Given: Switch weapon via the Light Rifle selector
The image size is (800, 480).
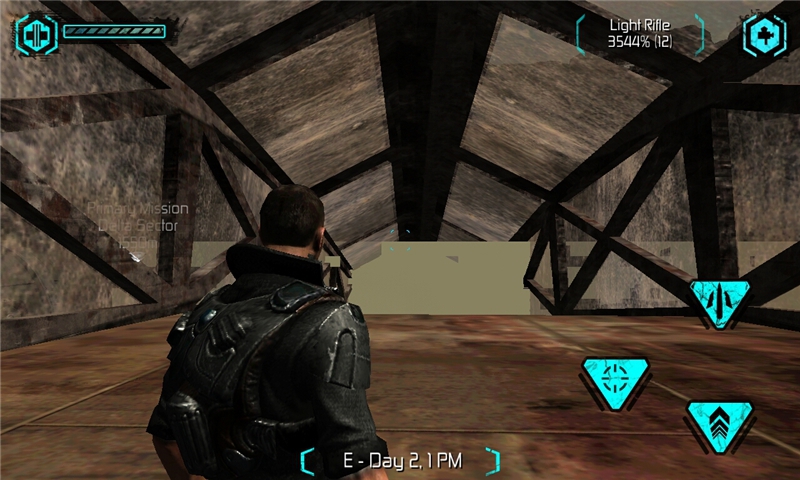Looking at the screenshot, I should tap(641, 33).
